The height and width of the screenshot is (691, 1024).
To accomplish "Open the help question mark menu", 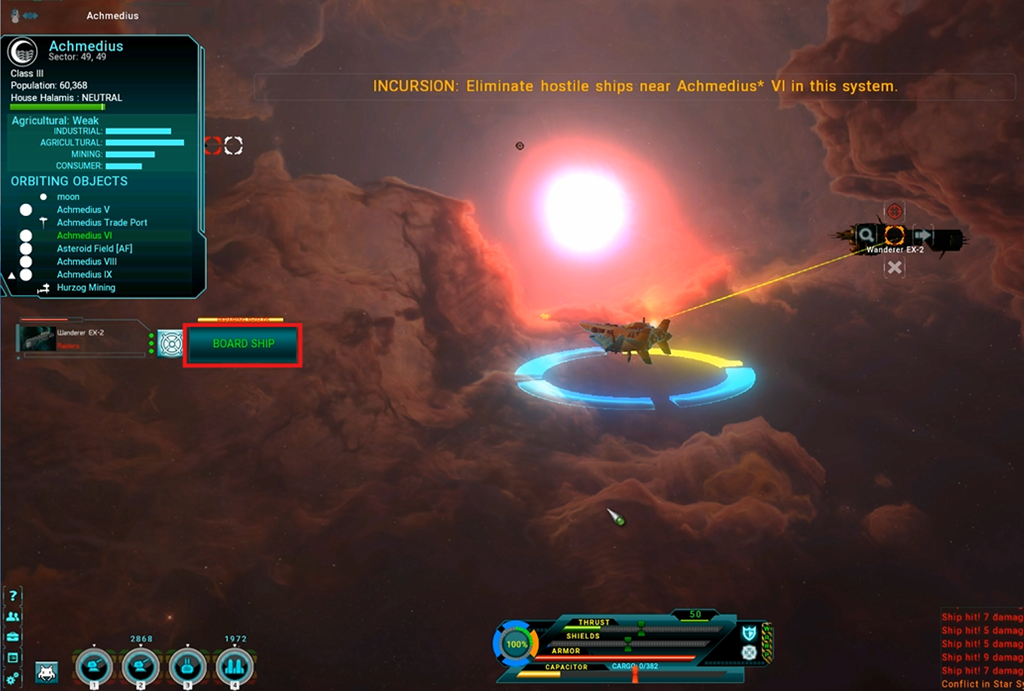I will click(x=13, y=596).
